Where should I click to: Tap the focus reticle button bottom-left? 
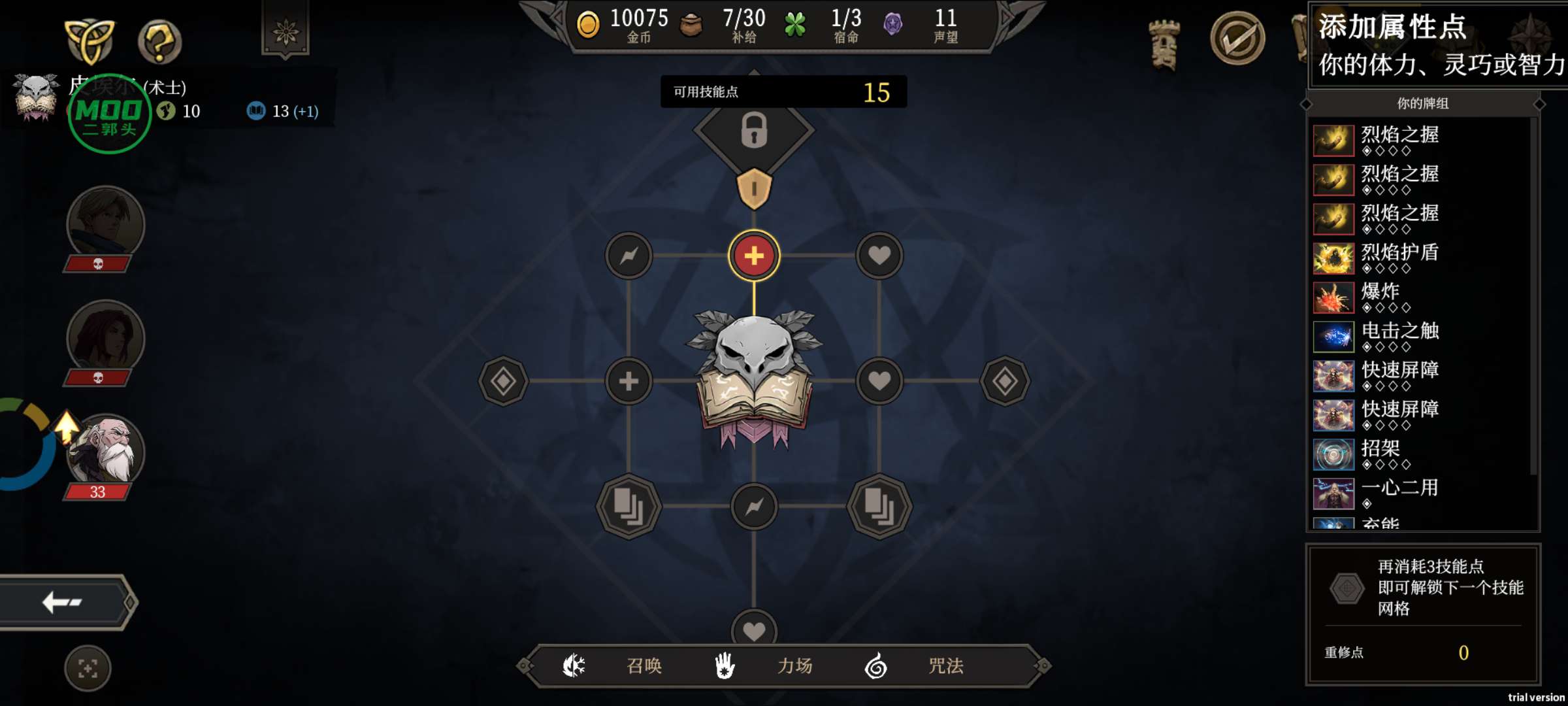point(88,668)
